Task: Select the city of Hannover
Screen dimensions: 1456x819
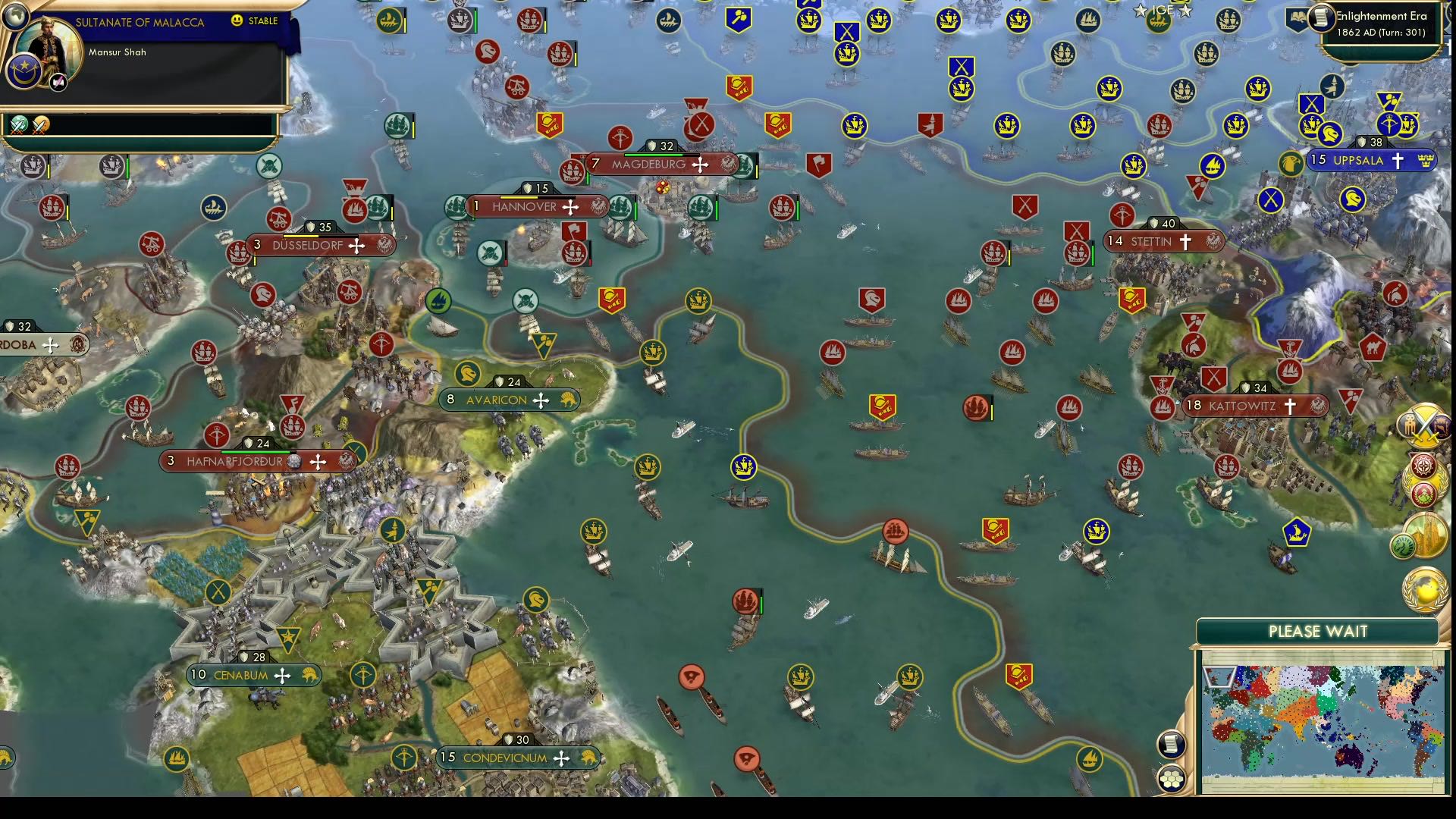Action: coord(539,206)
